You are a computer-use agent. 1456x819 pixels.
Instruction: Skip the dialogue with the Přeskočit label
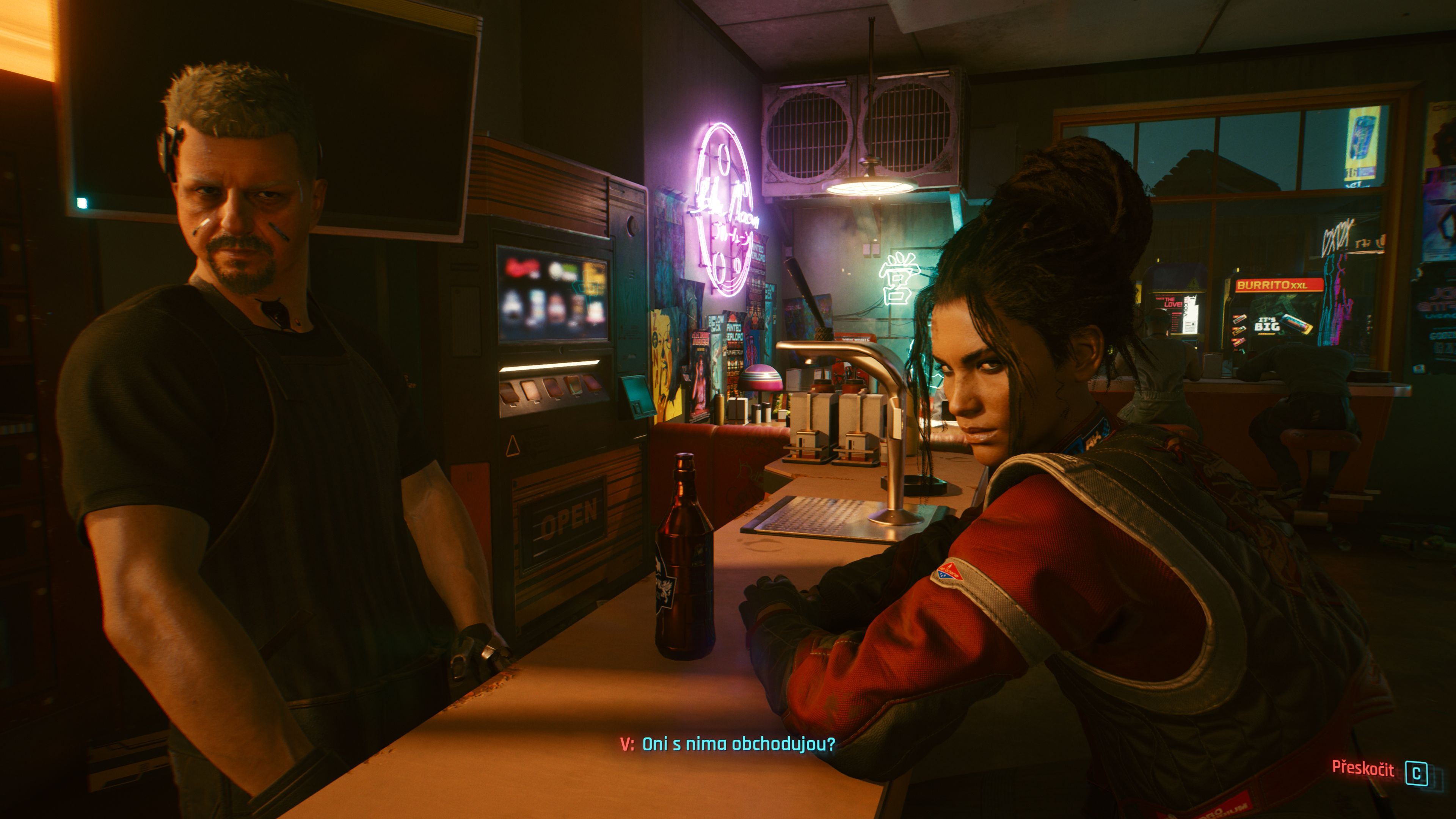pos(1363,768)
